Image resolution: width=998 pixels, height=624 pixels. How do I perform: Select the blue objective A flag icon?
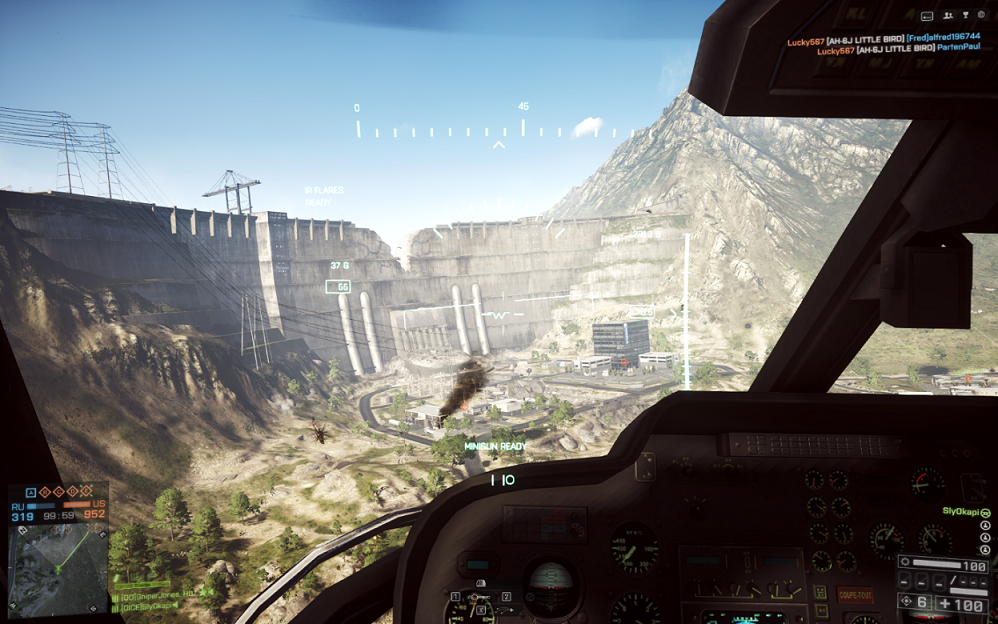click(x=30, y=492)
